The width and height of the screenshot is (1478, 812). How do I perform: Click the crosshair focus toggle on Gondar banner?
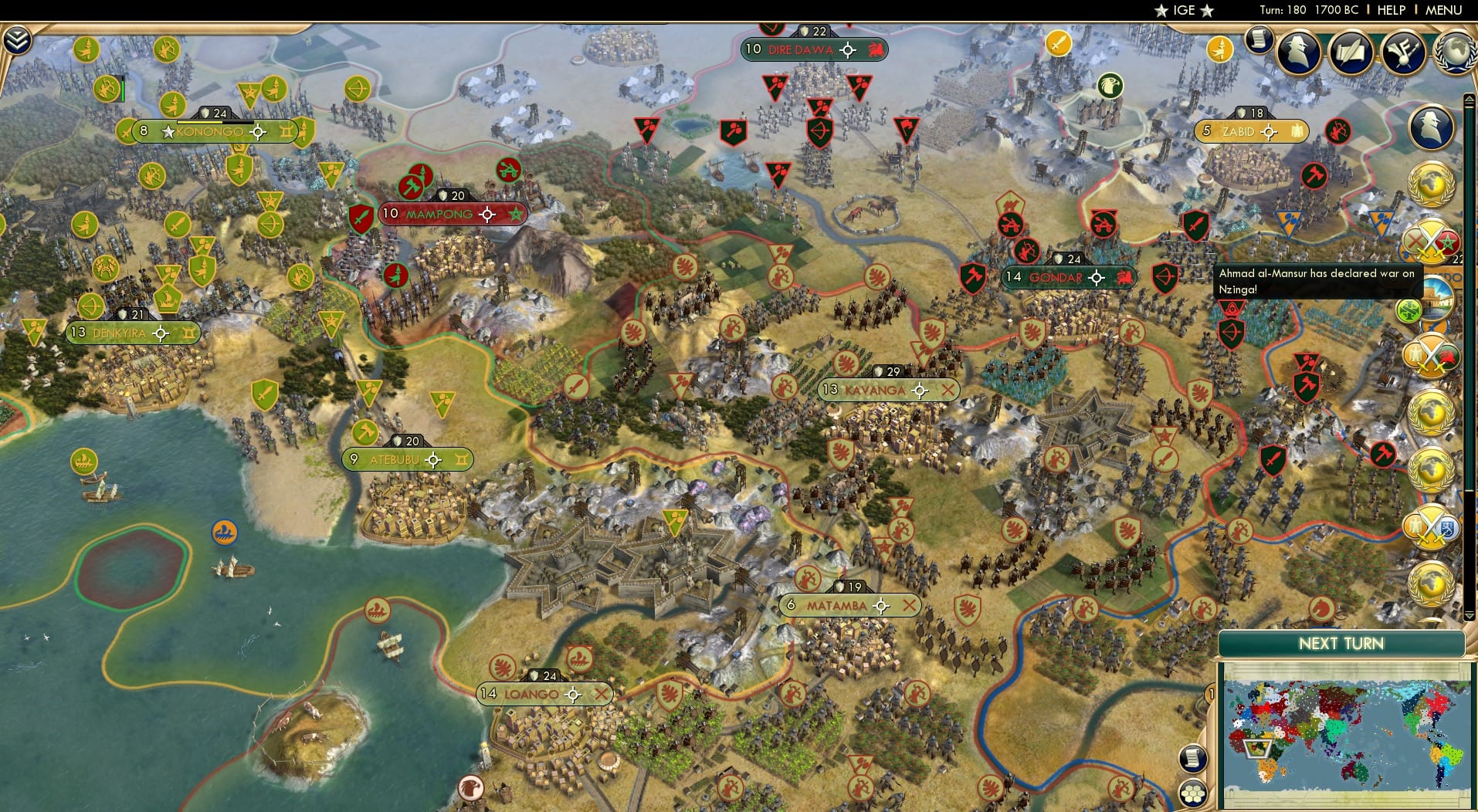1095,277
